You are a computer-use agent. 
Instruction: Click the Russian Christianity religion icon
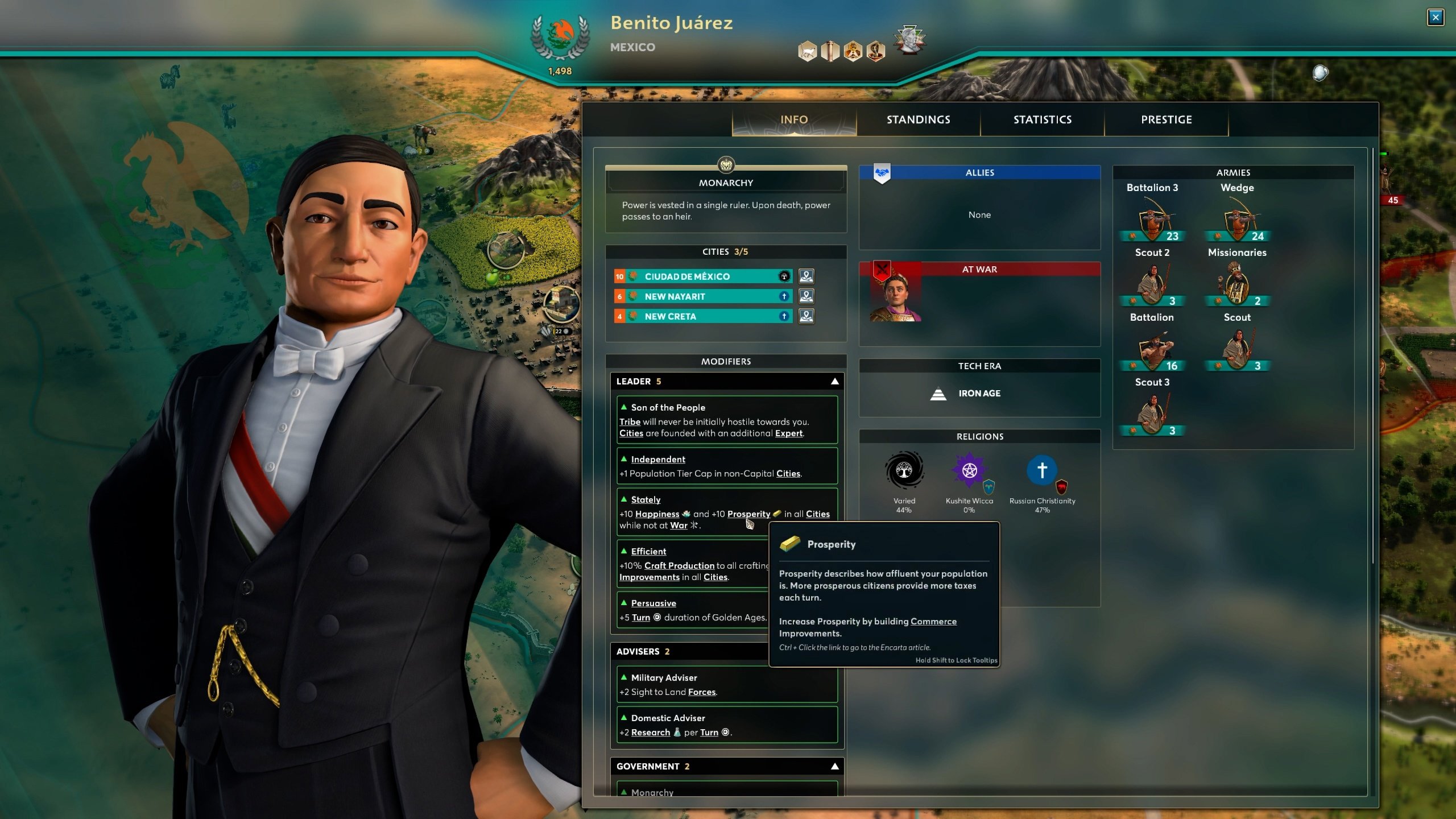tap(1041, 470)
